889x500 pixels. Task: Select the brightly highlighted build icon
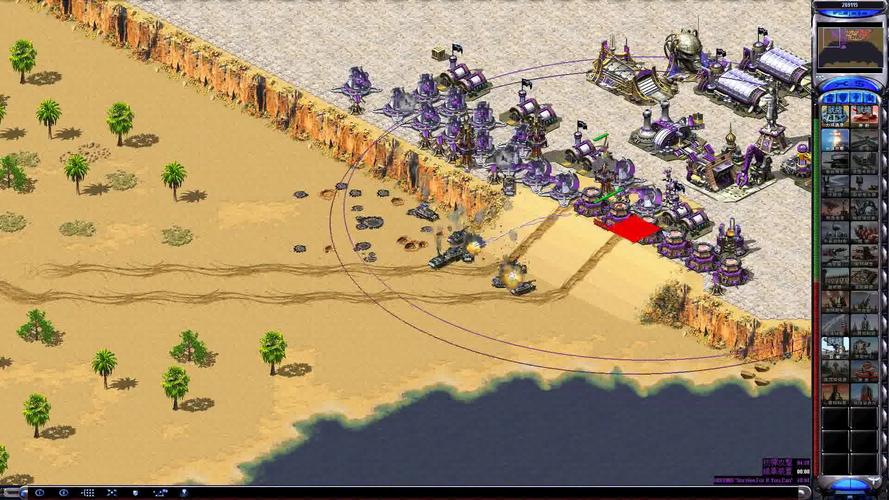pos(835,345)
